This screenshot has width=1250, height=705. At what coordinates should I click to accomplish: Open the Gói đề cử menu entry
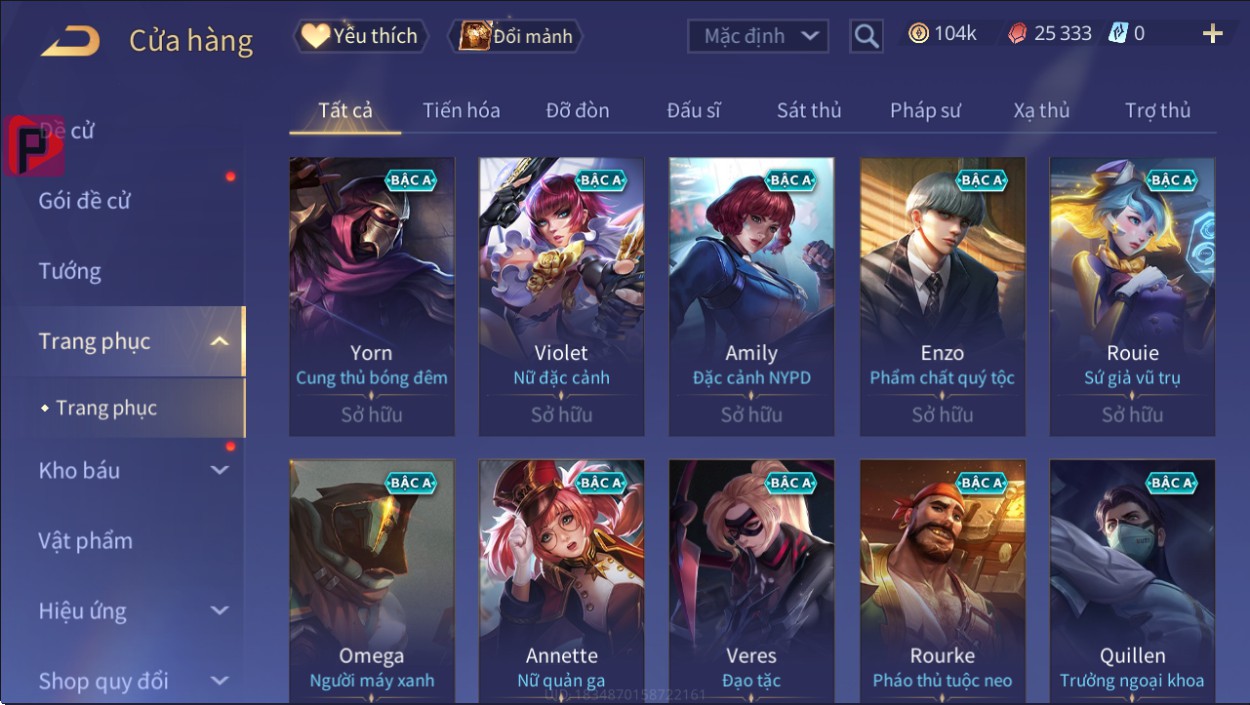[x=85, y=201]
